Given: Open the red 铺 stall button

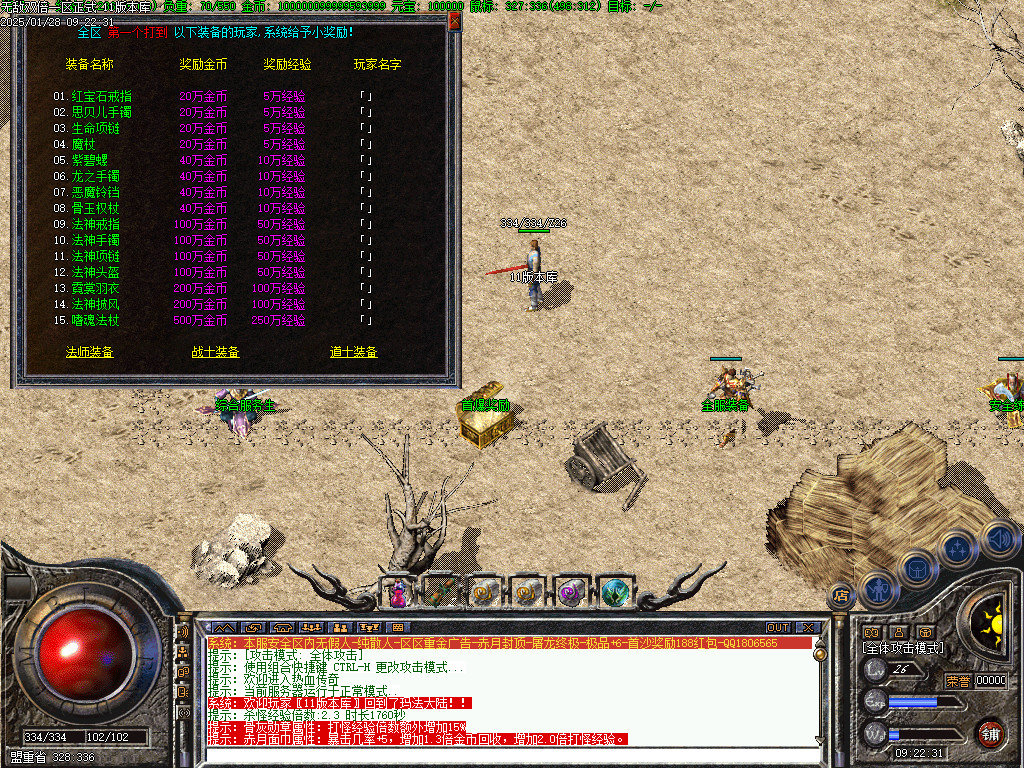Looking at the screenshot, I should [x=990, y=732].
